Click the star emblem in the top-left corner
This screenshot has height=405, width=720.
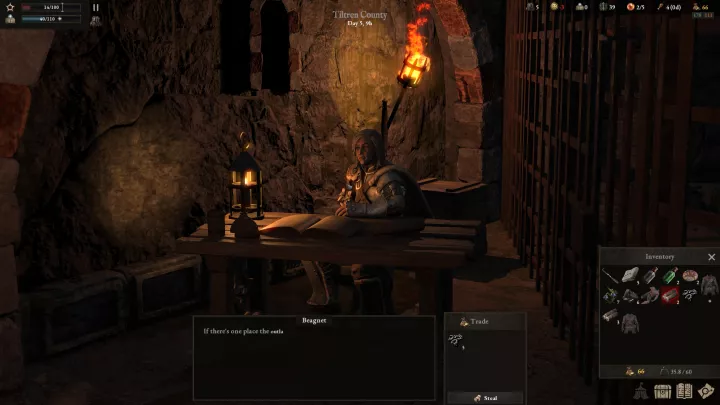[x=11, y=7]
